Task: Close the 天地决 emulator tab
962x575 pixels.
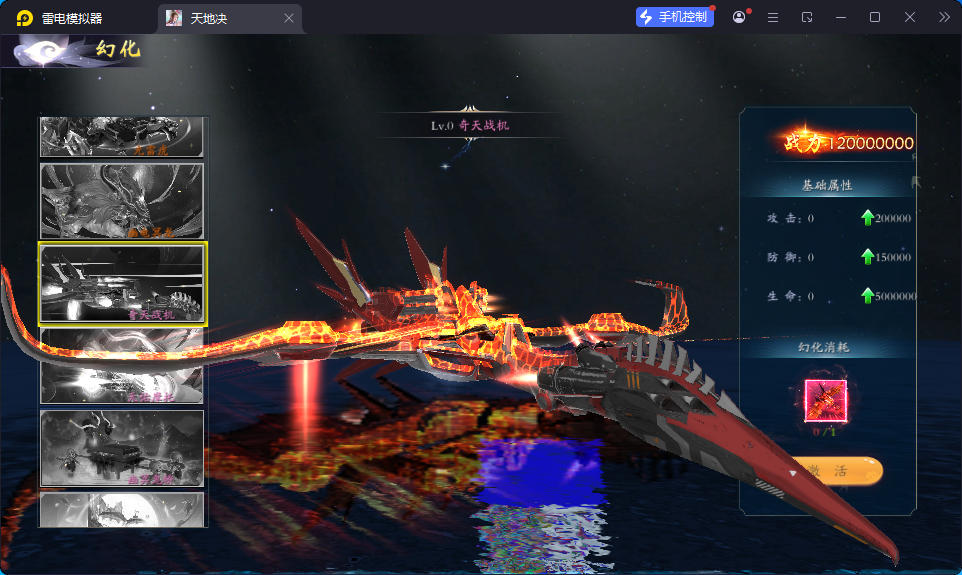Action: click(x=289, y=18)
